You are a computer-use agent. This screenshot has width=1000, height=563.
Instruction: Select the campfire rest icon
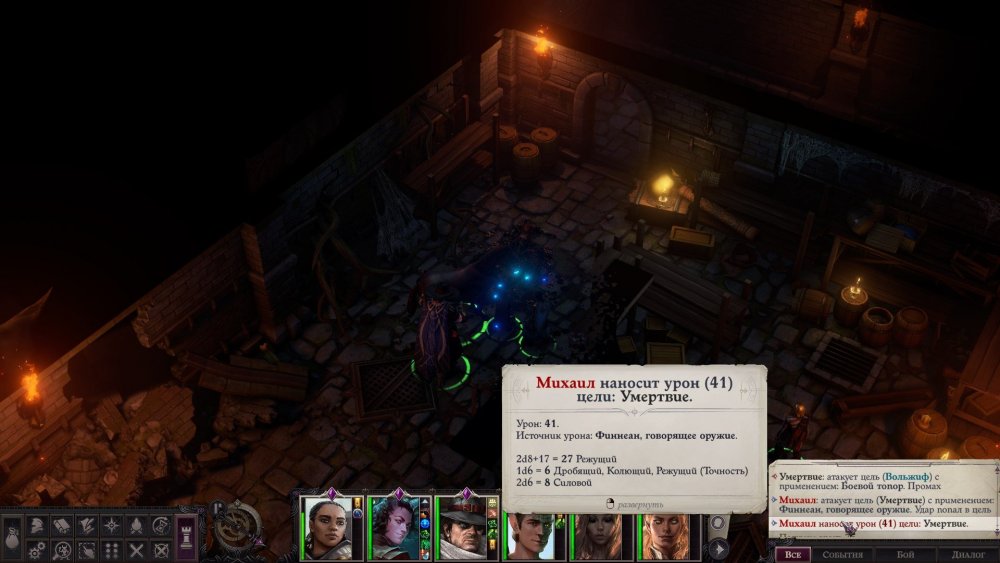click(136, 525)
